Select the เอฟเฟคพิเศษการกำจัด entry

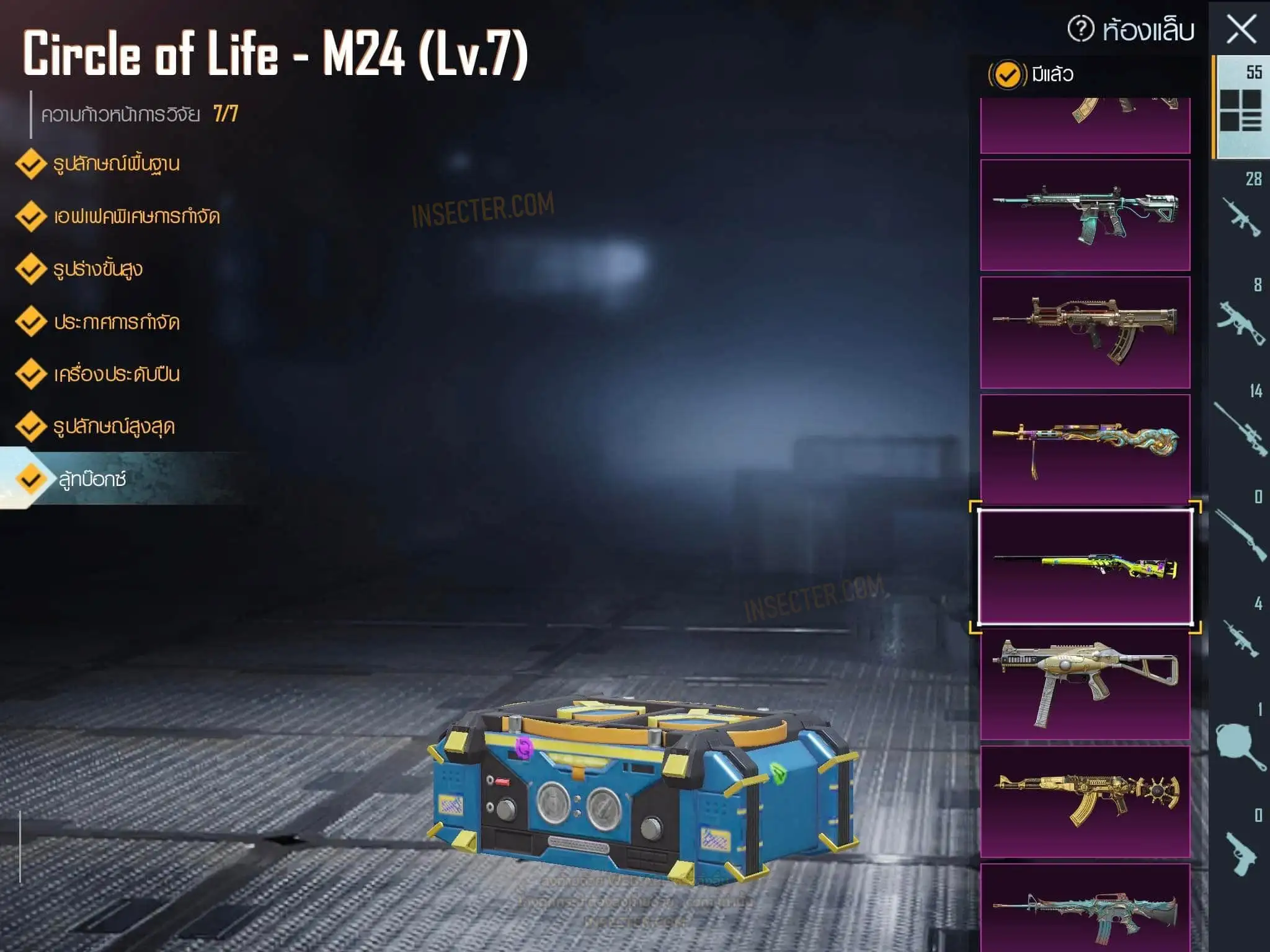136,216
